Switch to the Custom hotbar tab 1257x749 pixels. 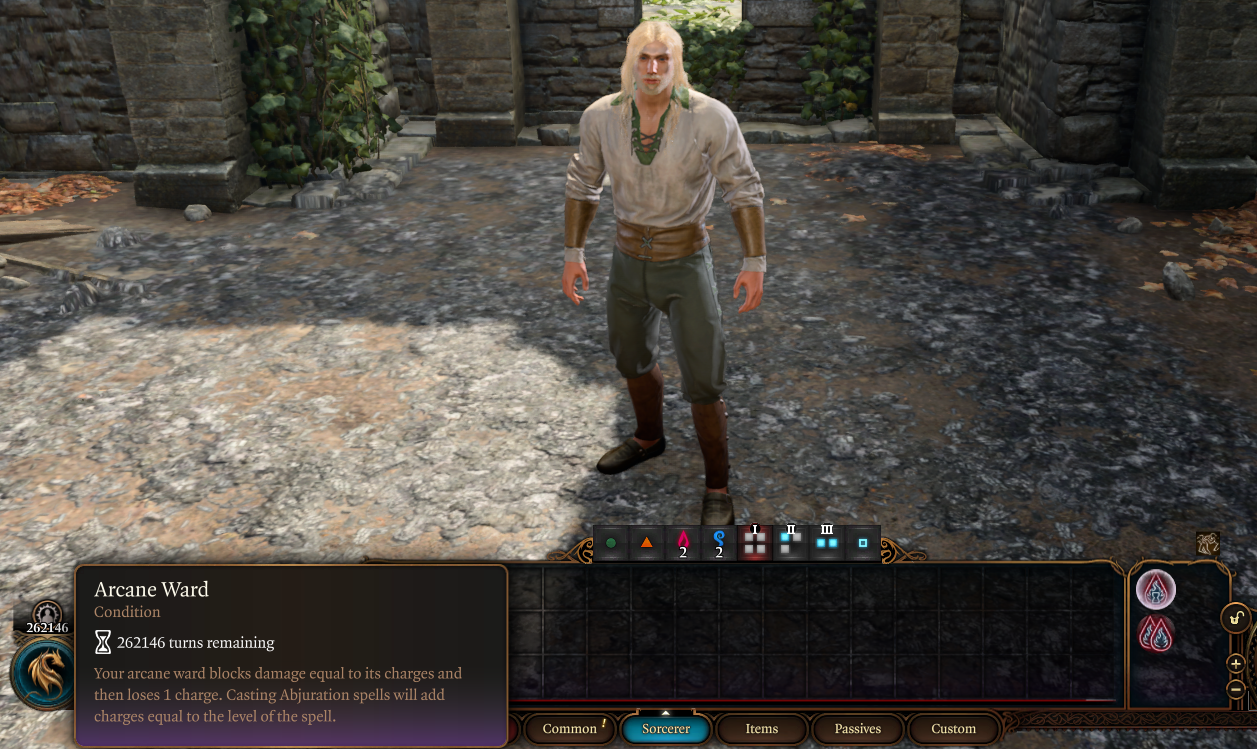953,729
